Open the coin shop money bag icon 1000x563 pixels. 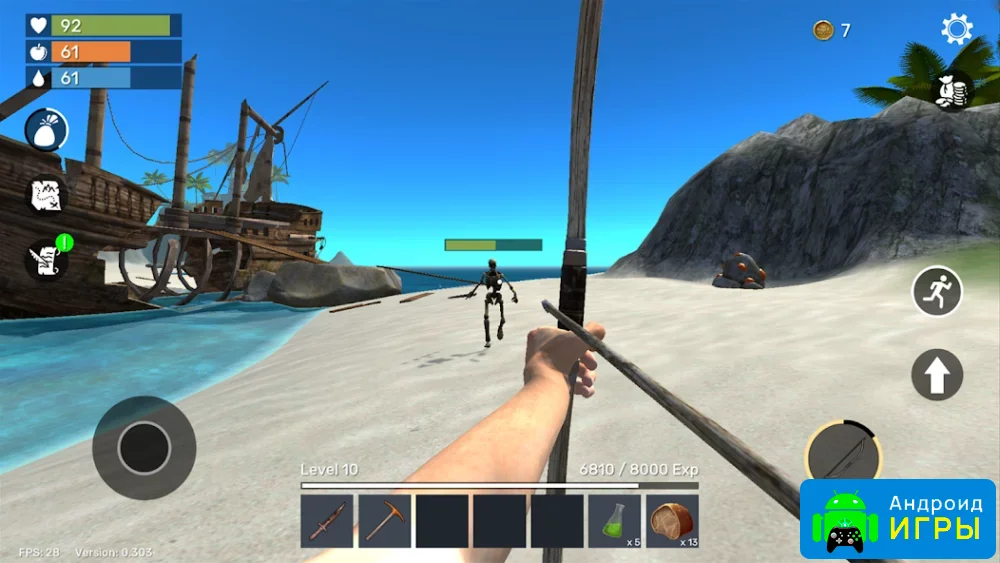click(x=951, y=91)
